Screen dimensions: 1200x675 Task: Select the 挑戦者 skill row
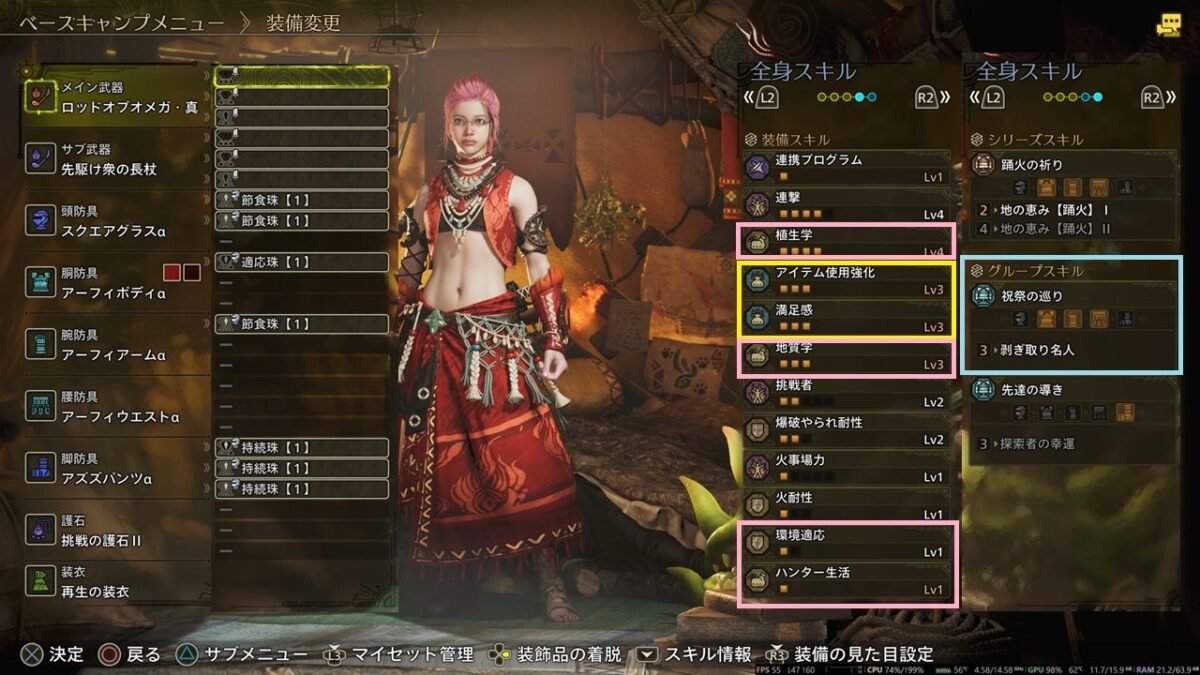point(847,393)
